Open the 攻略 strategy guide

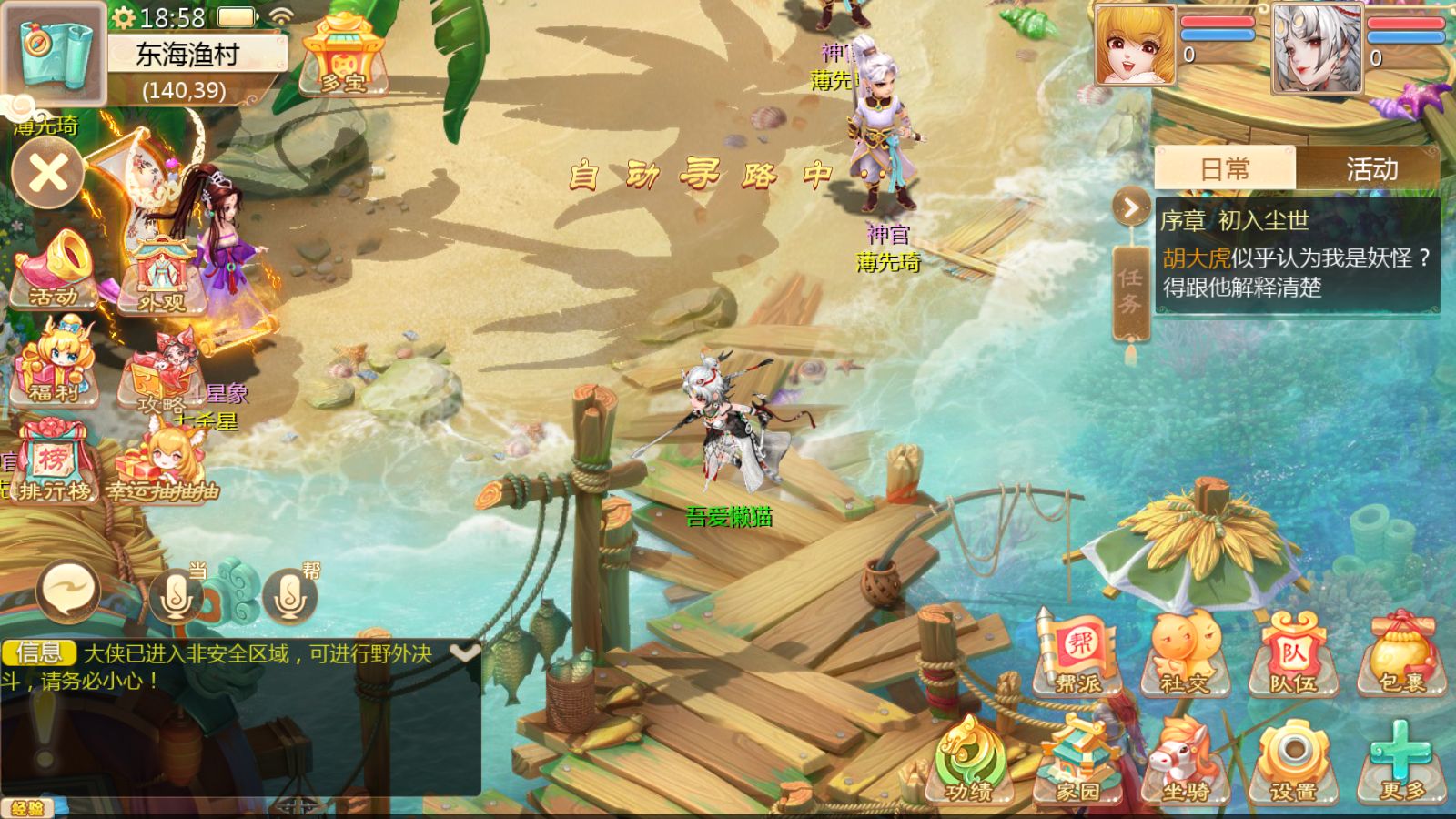(x=161, y=375)
